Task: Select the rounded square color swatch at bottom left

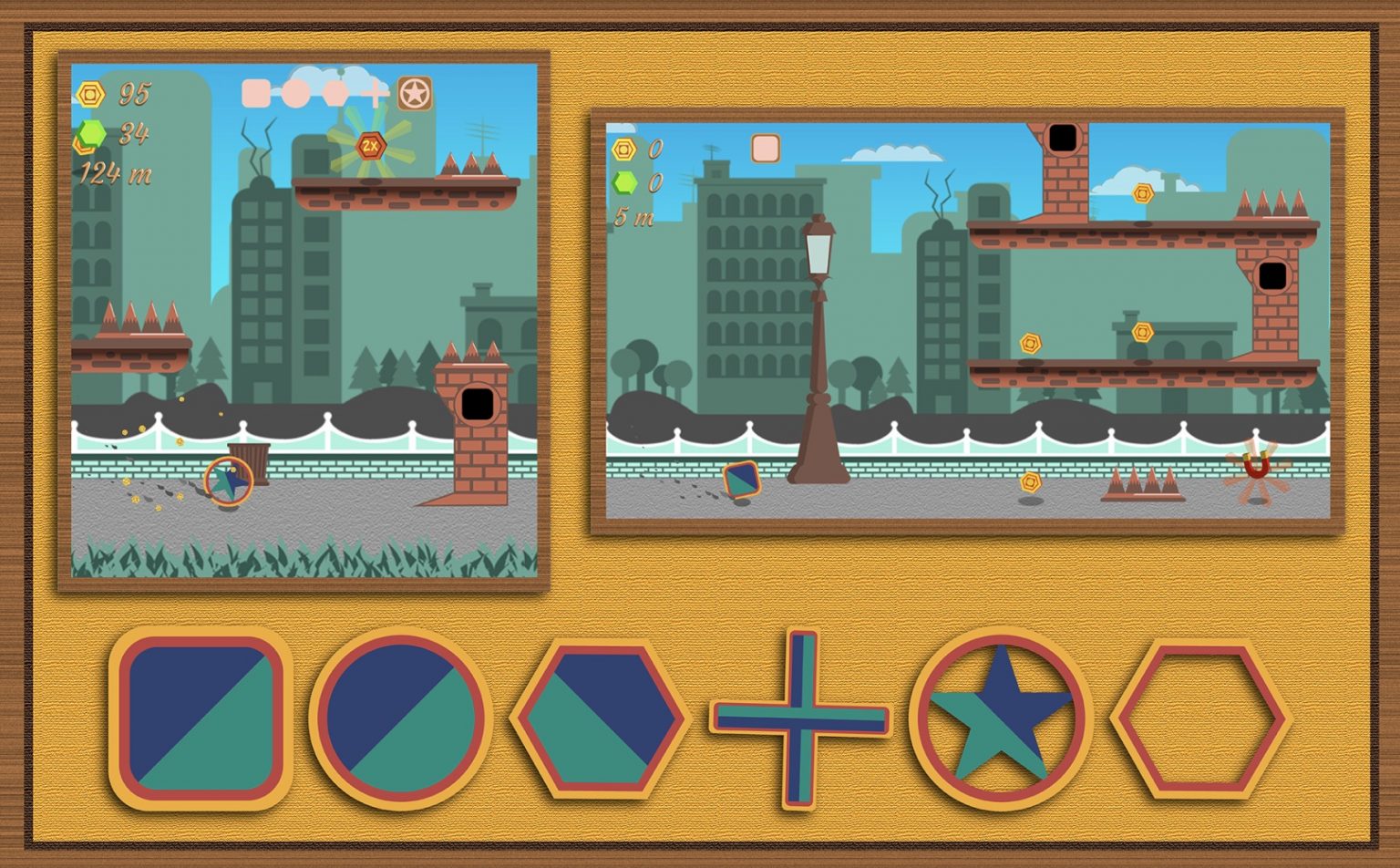Action: click(x=202, y=720)
